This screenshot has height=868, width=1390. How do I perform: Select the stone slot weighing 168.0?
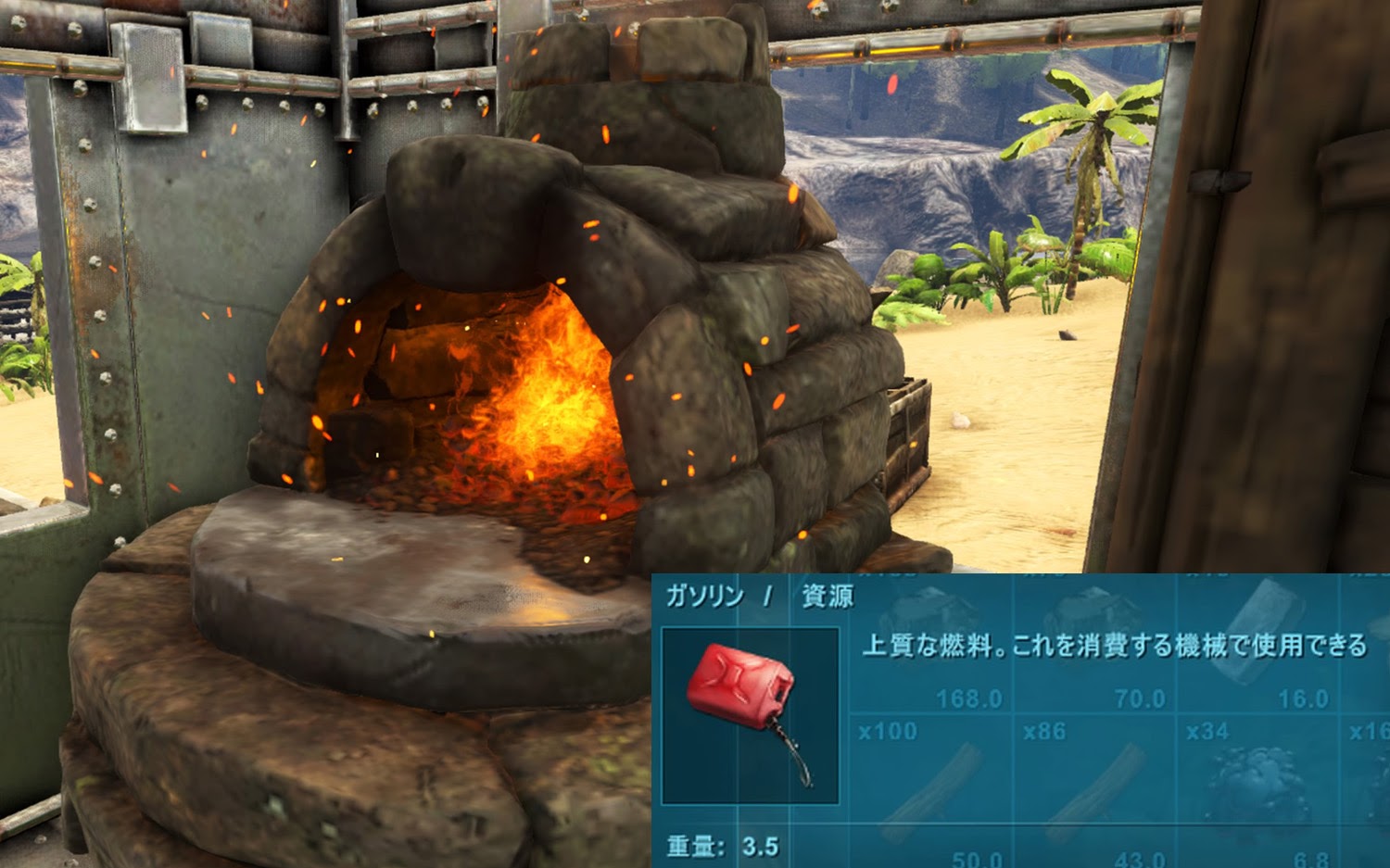point(931,639)
